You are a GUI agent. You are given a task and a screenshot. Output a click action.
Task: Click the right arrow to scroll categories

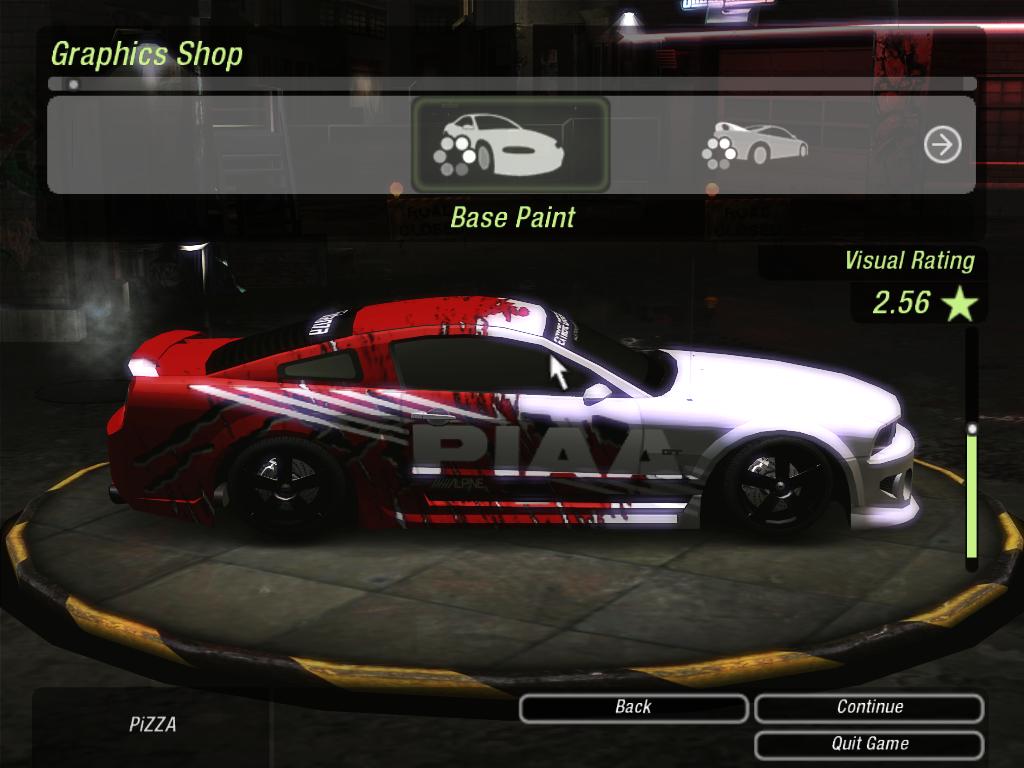tap(942, 145)
